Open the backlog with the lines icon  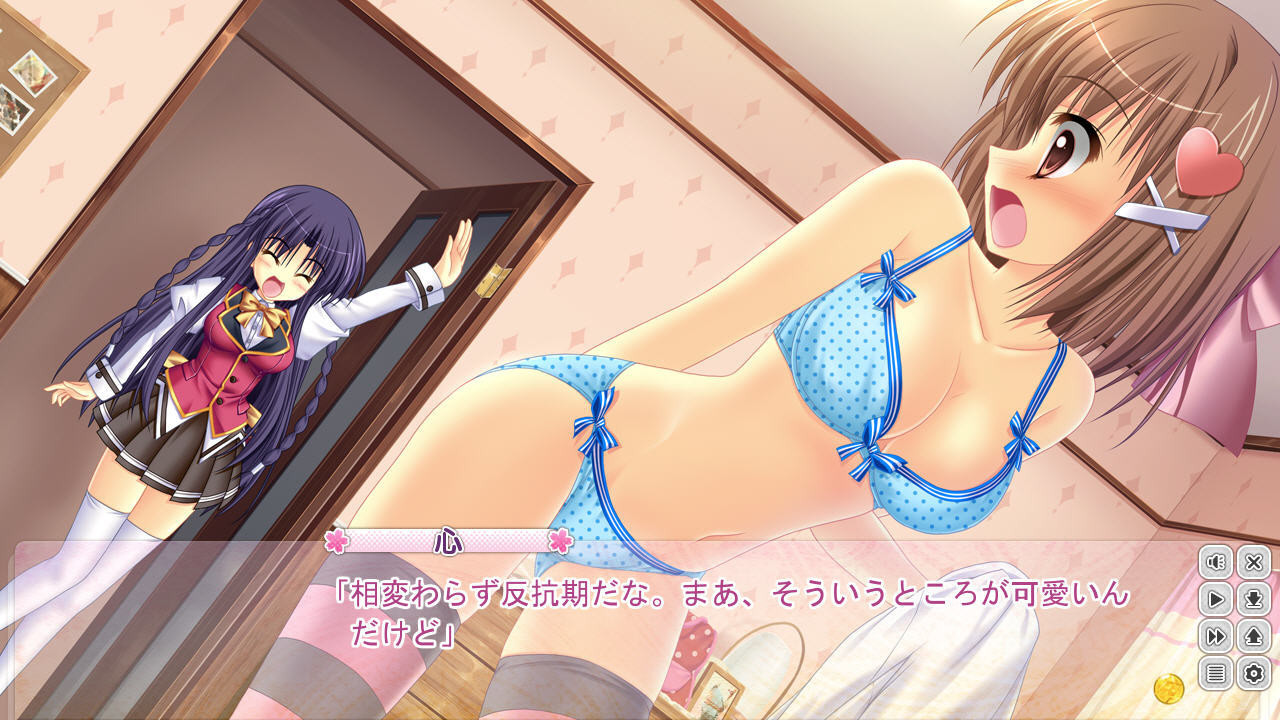(1216, 673)
